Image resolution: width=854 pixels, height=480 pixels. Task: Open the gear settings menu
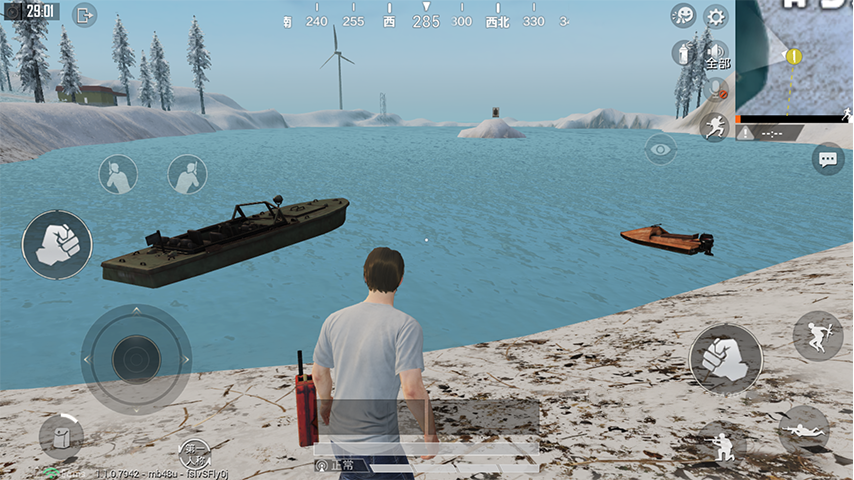pyautogui.click(x=716, y=16)
